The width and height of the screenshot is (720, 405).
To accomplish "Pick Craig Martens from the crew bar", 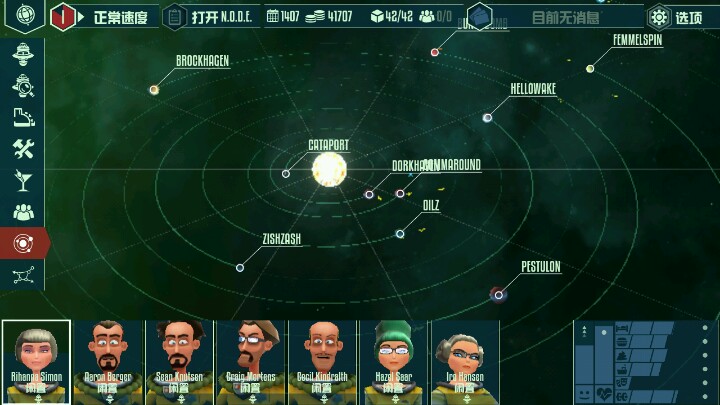I will point(252,360).
